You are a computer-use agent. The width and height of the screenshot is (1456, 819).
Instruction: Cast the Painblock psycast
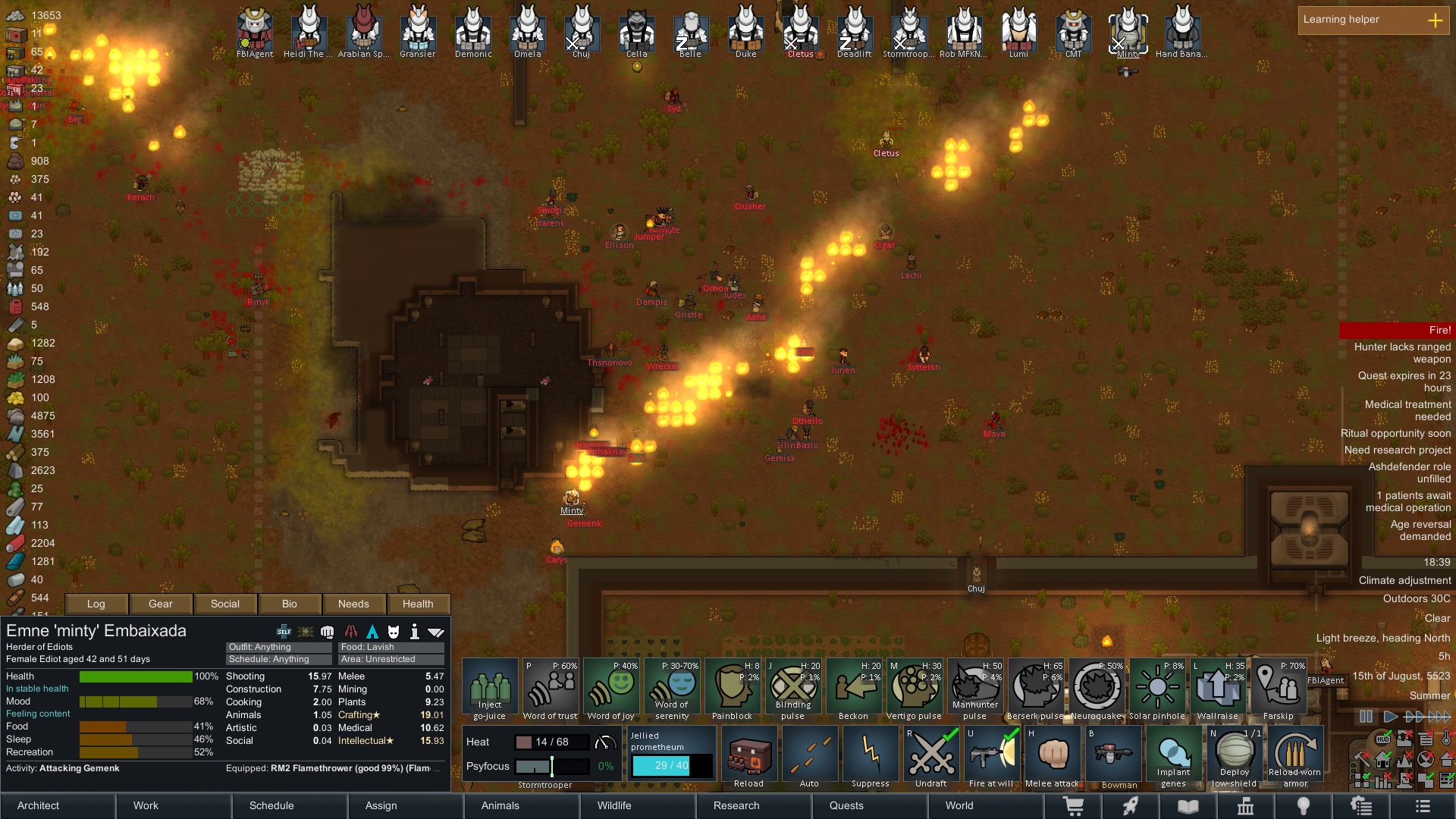tap(732, 689)
